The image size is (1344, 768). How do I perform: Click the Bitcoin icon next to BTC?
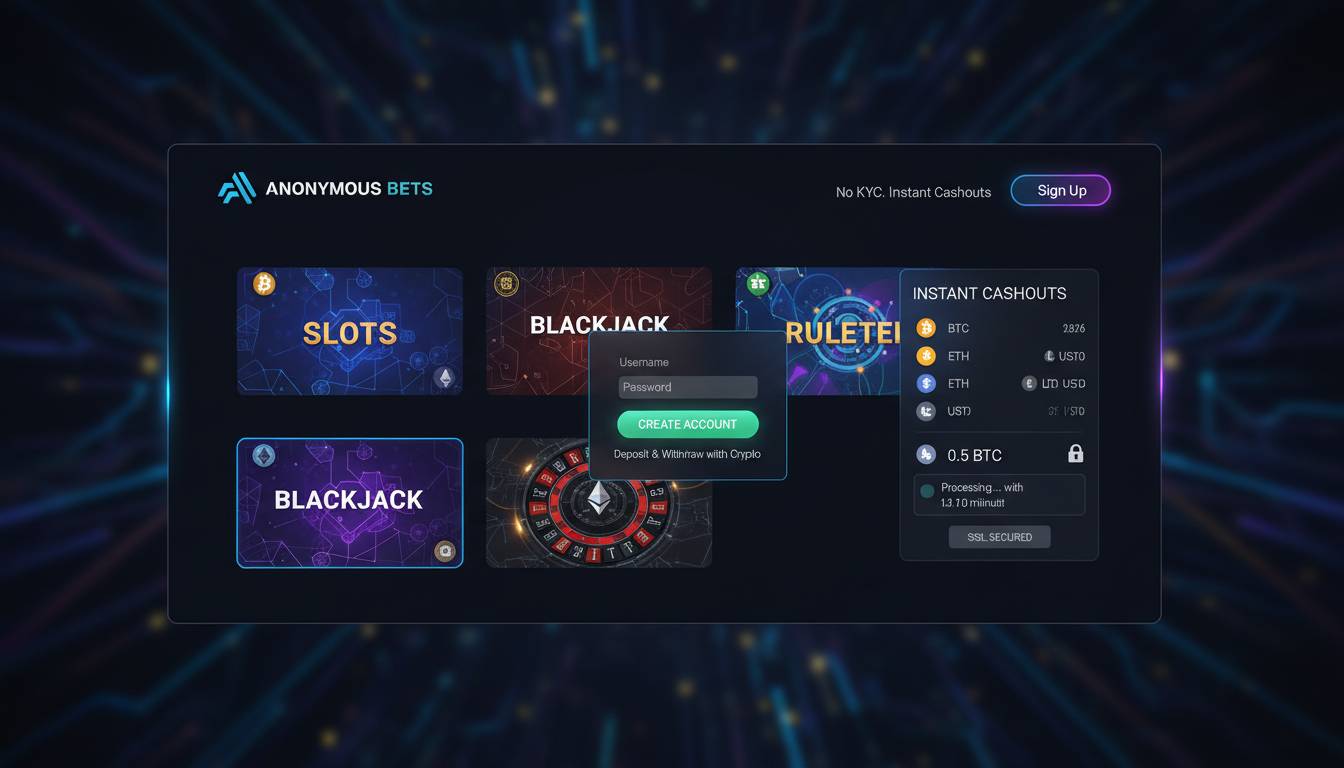[926, 327]
